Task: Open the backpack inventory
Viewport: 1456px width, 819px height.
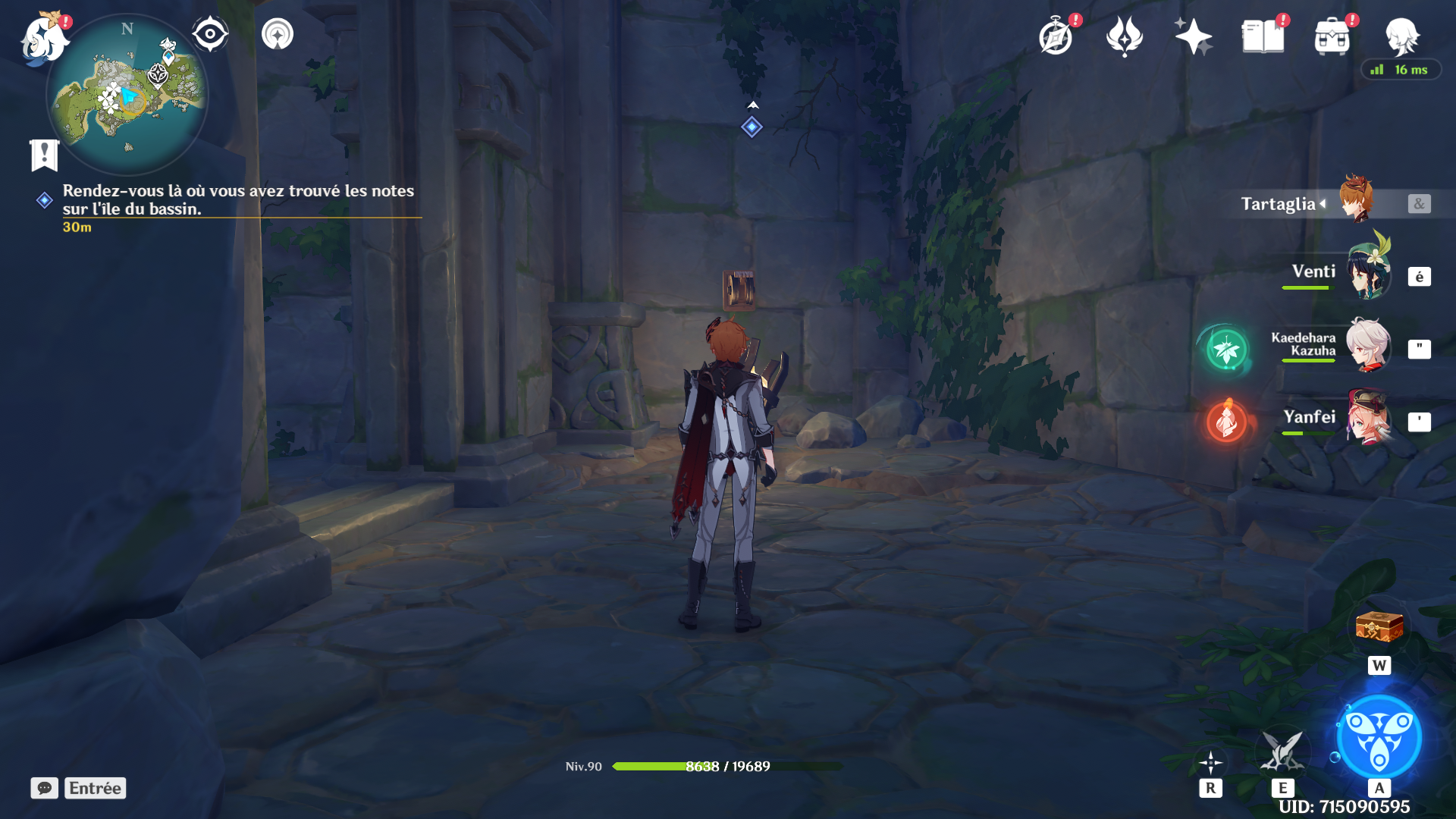Action: (1332, 36)
